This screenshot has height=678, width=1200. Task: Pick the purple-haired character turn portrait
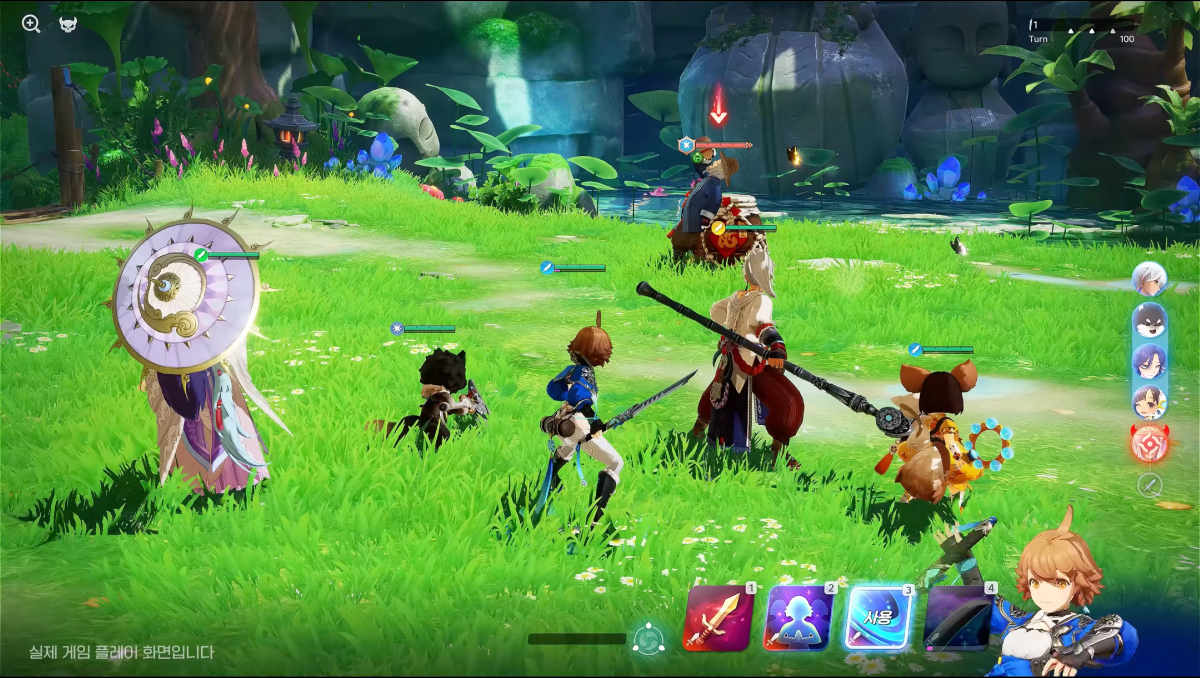point(1150,361)
